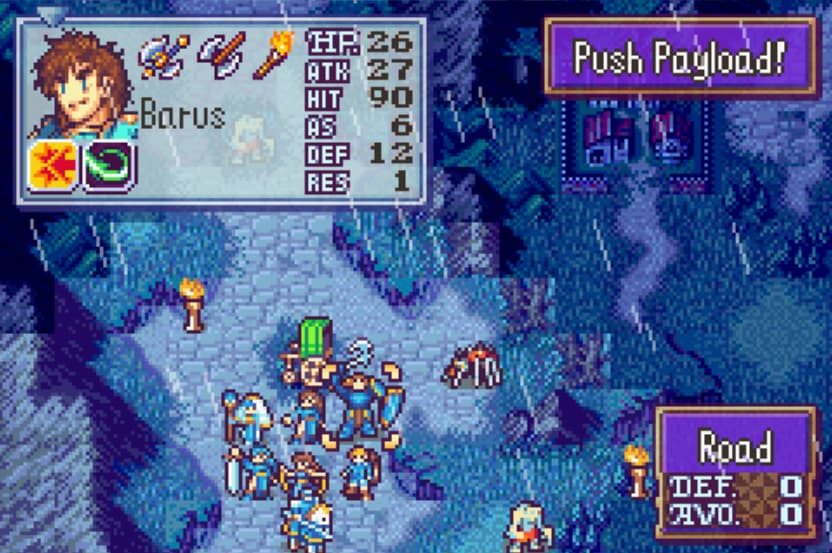832x553 pixels.
Task: Inspect the green swirl skill icon
Action: 109,166
